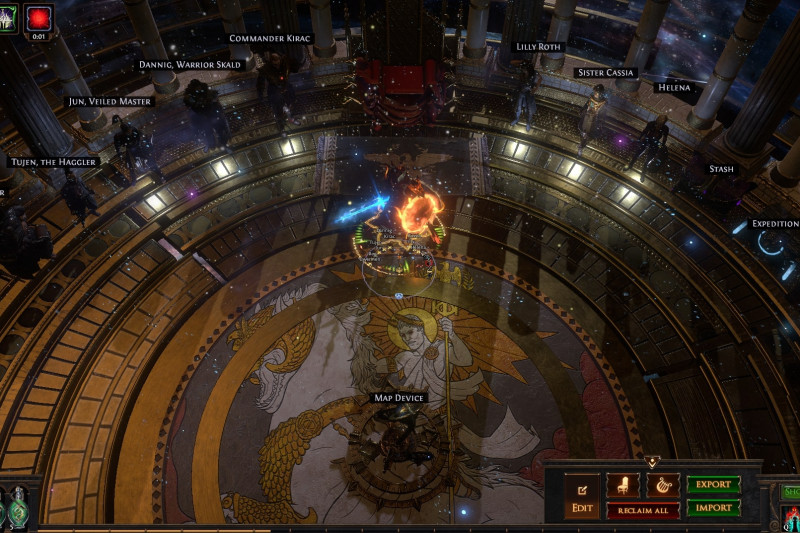Open the green Shop button
This screenshot has height=533, width=800.
[x=790, y=491]
